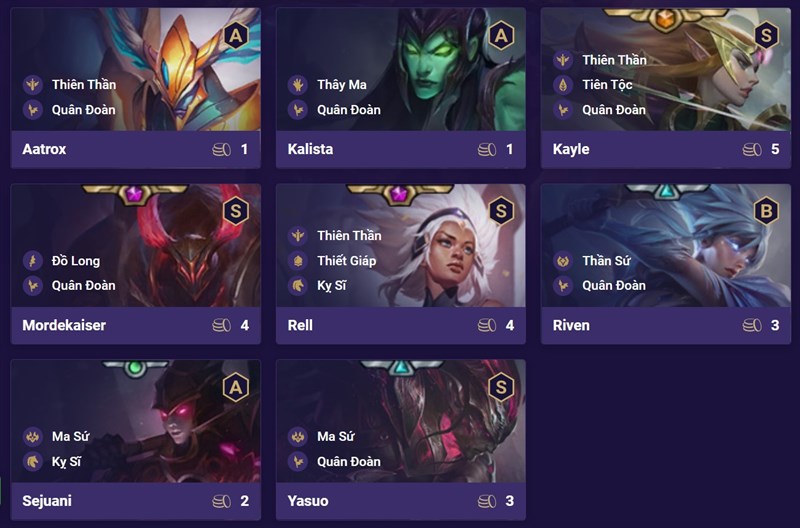
Task: Click the Thiên Thần trait on Aatrox
Action: 83,85
